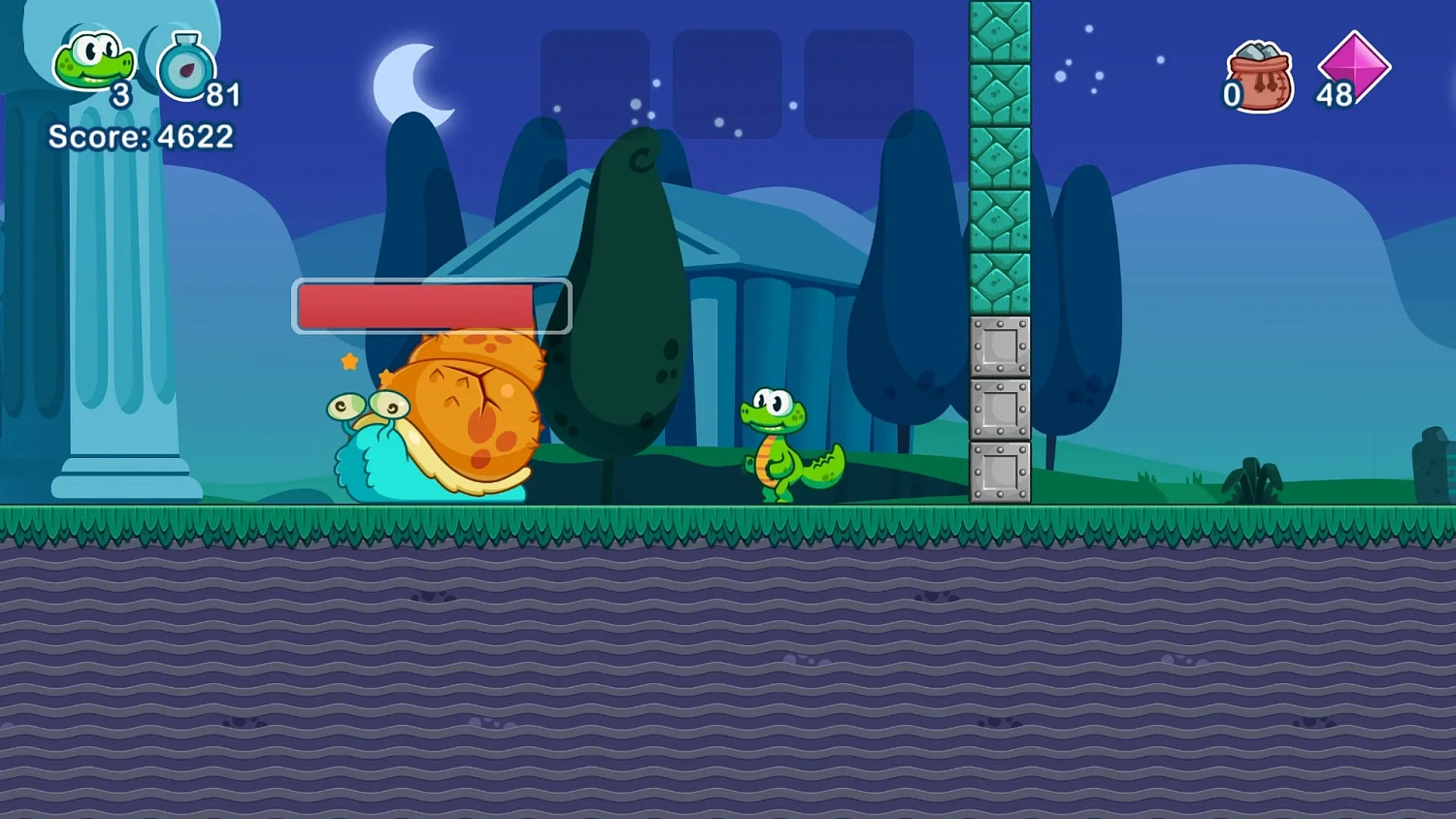Click the star above the snail boss
The width and height of the screenshot is (1456, 819).
point(349,363)
